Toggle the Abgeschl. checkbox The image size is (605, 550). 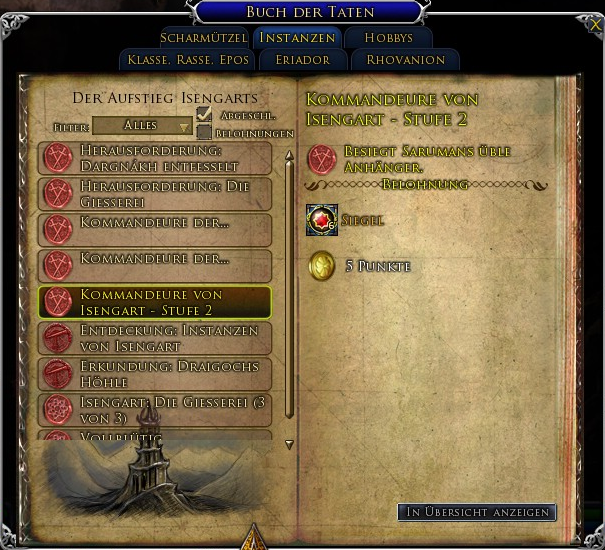click(204, 115)
